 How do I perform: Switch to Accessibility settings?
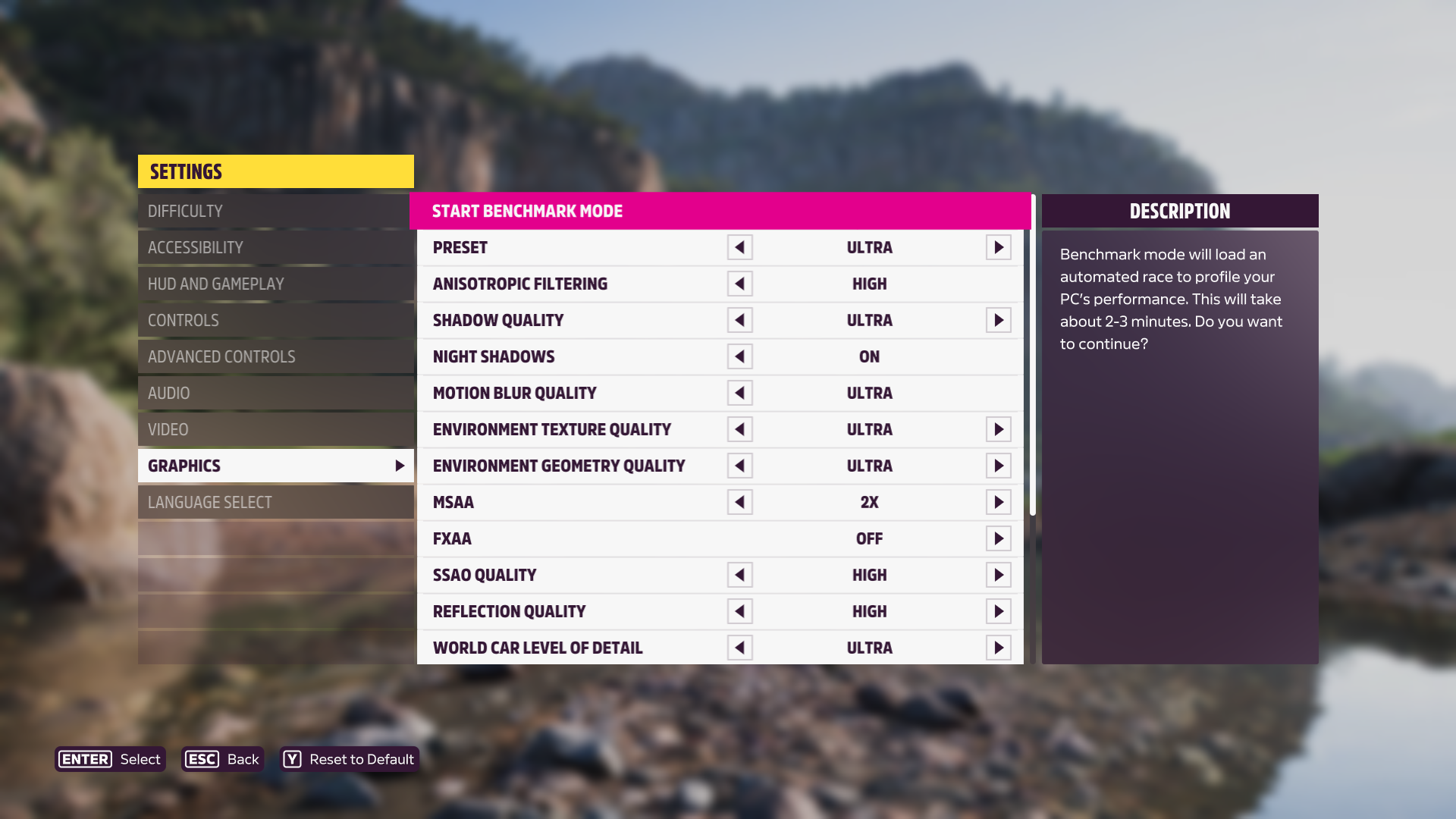click(x=275, y=247)
